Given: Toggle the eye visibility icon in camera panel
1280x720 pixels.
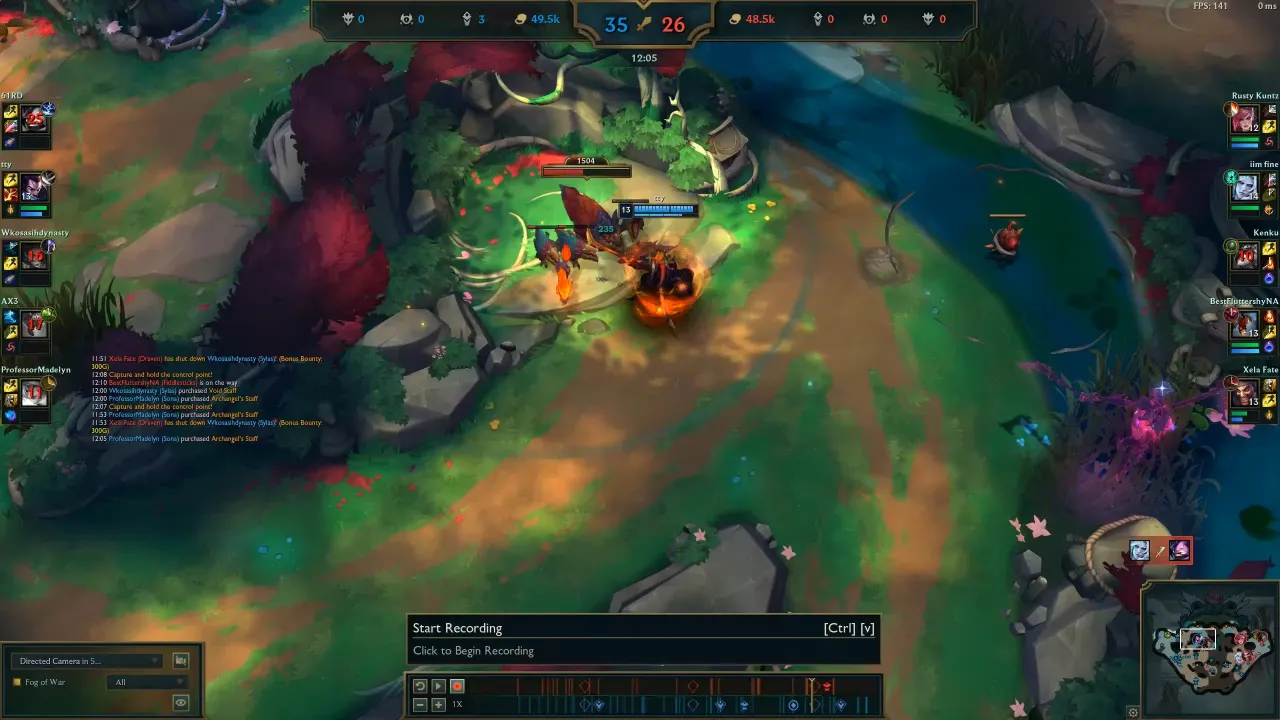Looking at the screenshot, I should 180,702.
